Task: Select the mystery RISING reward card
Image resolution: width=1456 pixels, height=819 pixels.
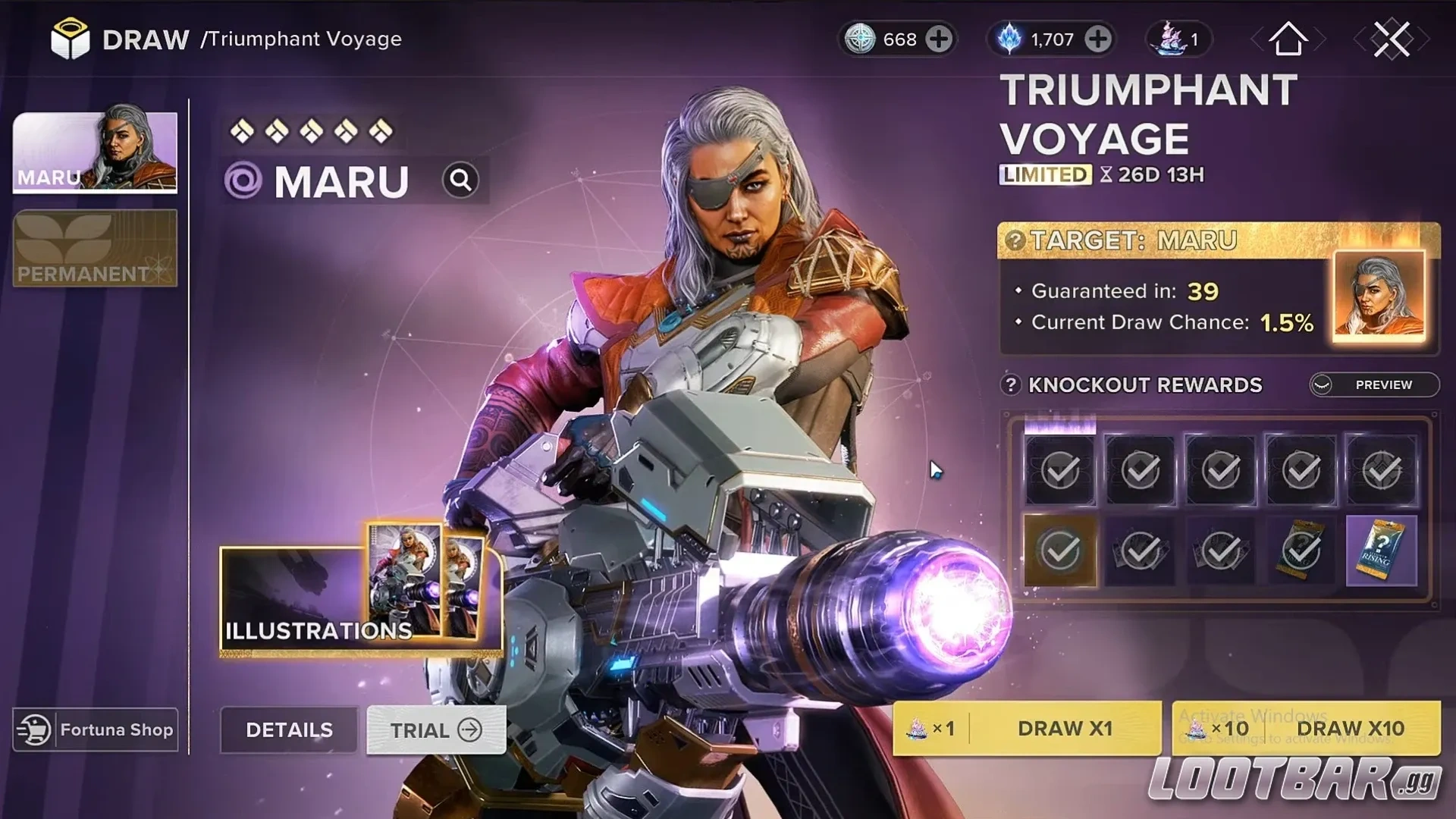Action: click(x=1381, y=551)
